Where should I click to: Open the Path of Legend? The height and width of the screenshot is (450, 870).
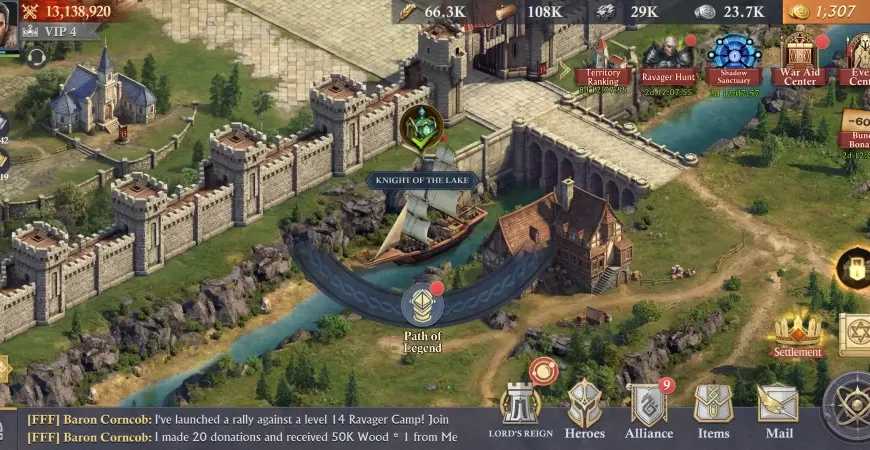click(x=422, y=308)
